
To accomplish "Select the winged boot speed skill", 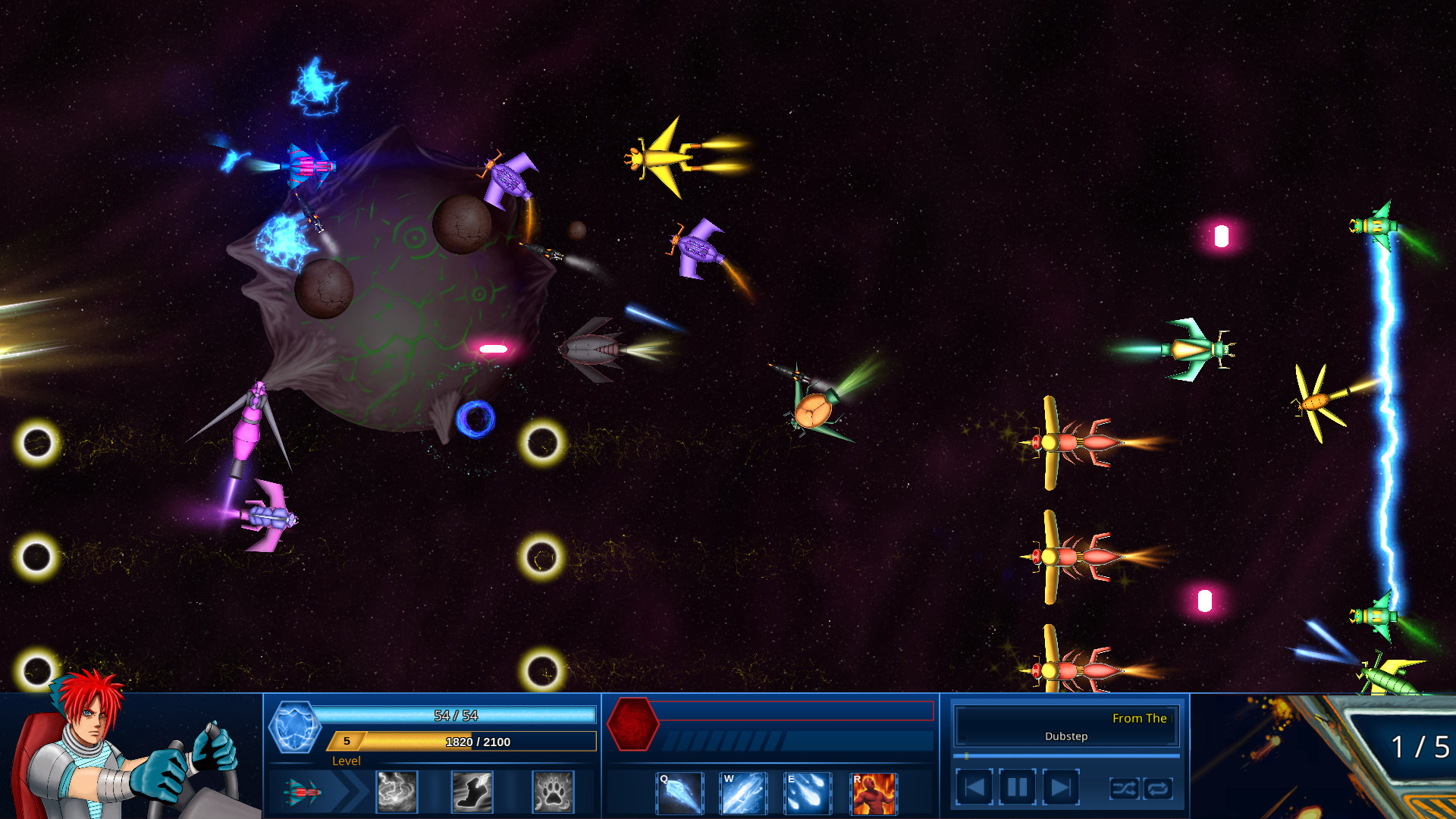I will point(472,792).
